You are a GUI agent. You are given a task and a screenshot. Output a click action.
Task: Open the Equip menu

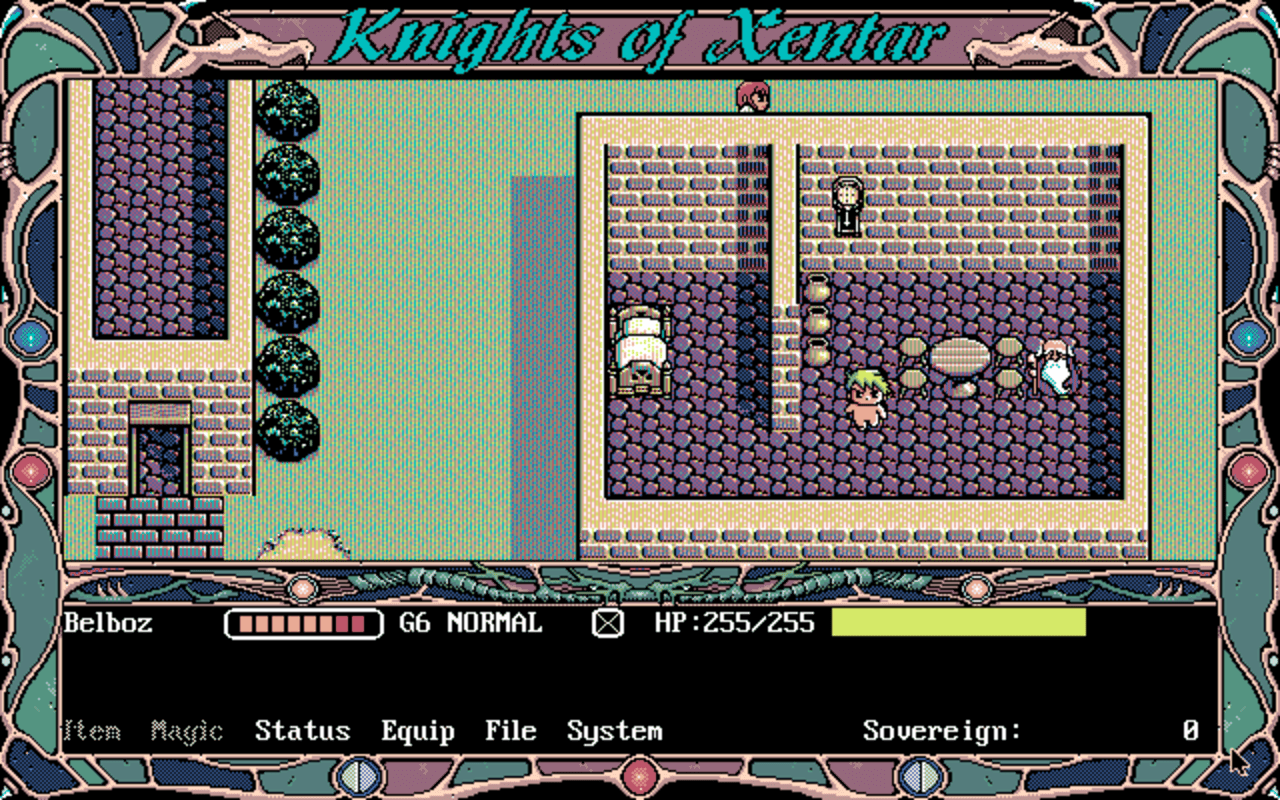[418, 731]
